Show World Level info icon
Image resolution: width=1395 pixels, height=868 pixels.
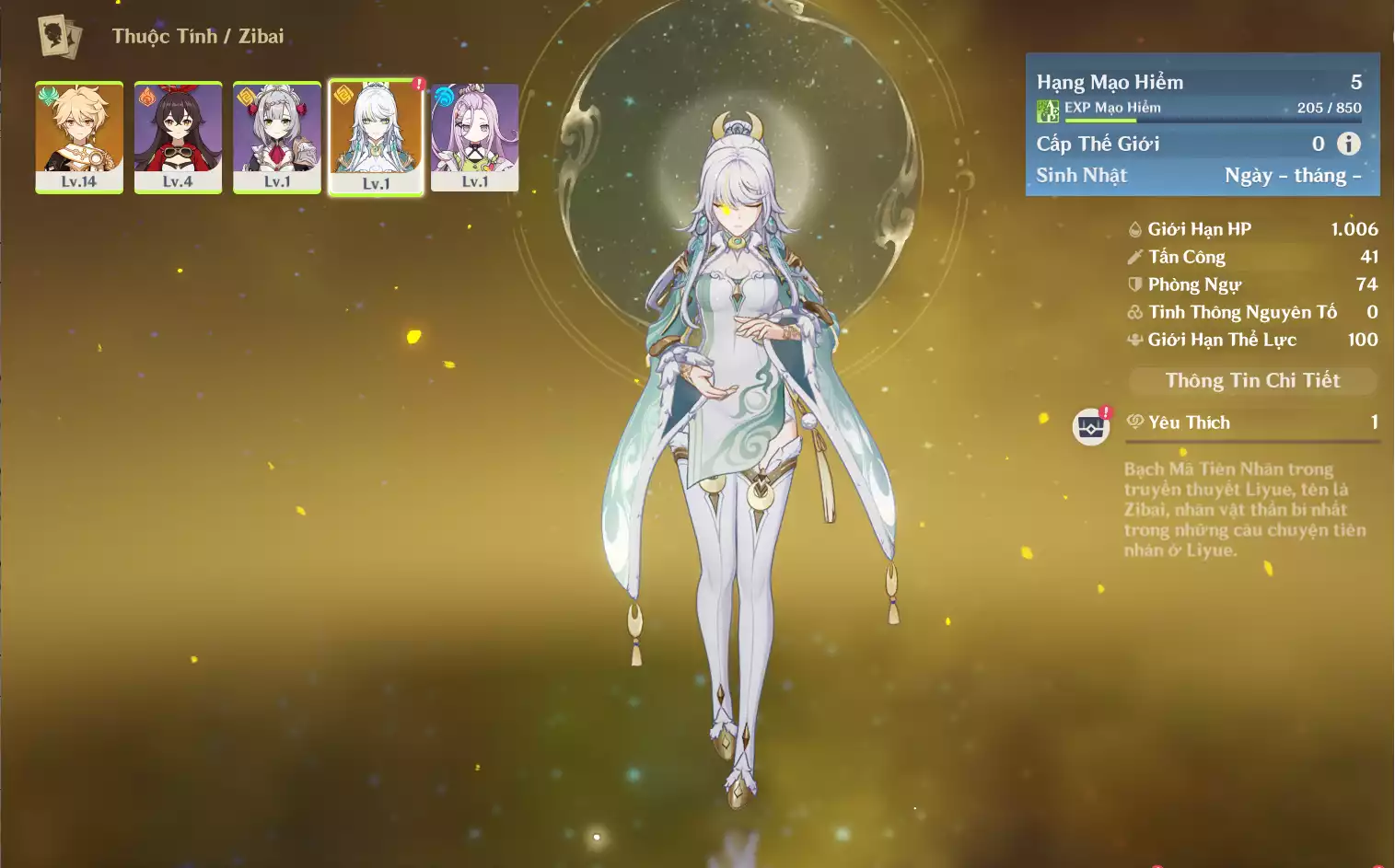click(1349, 144)
